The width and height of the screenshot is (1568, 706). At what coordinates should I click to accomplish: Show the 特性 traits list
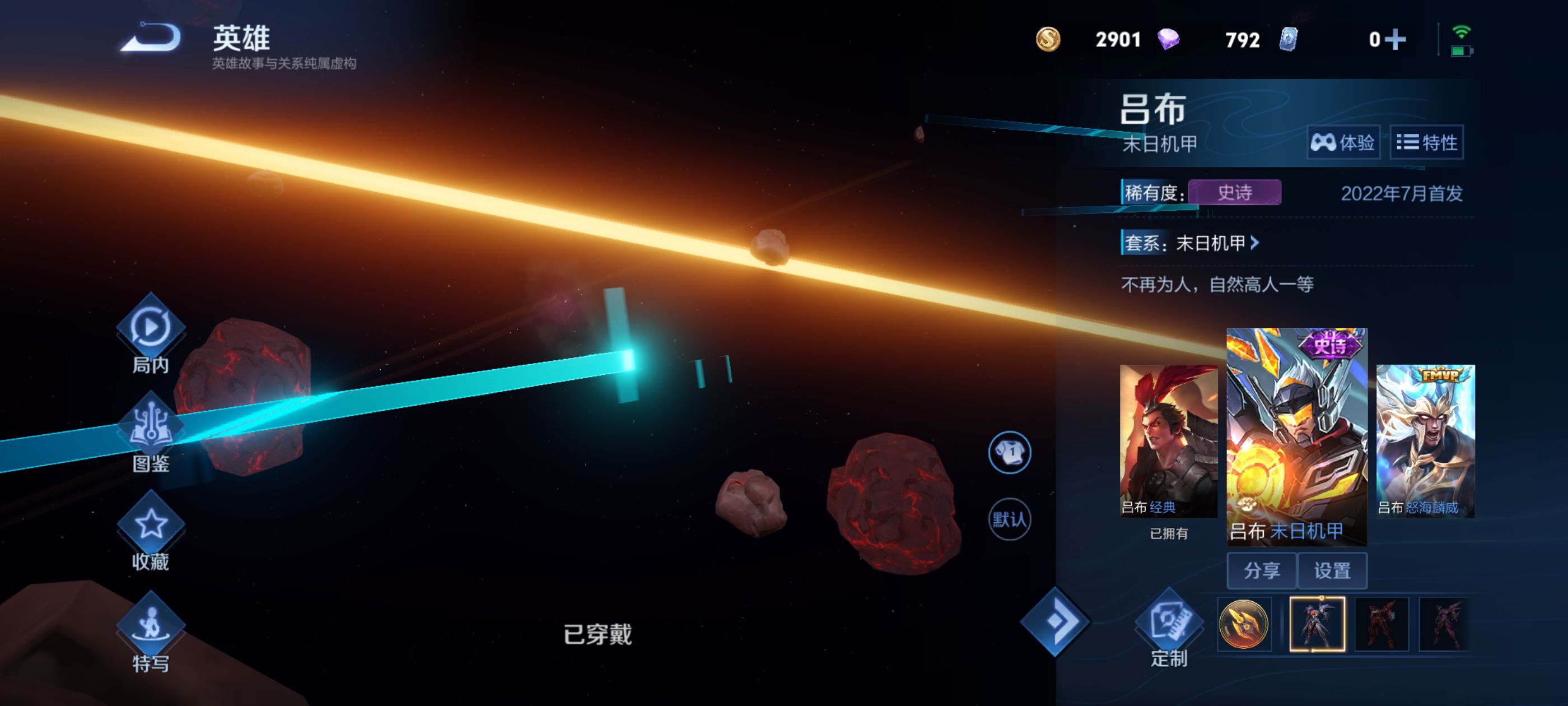pos(1426,142)
